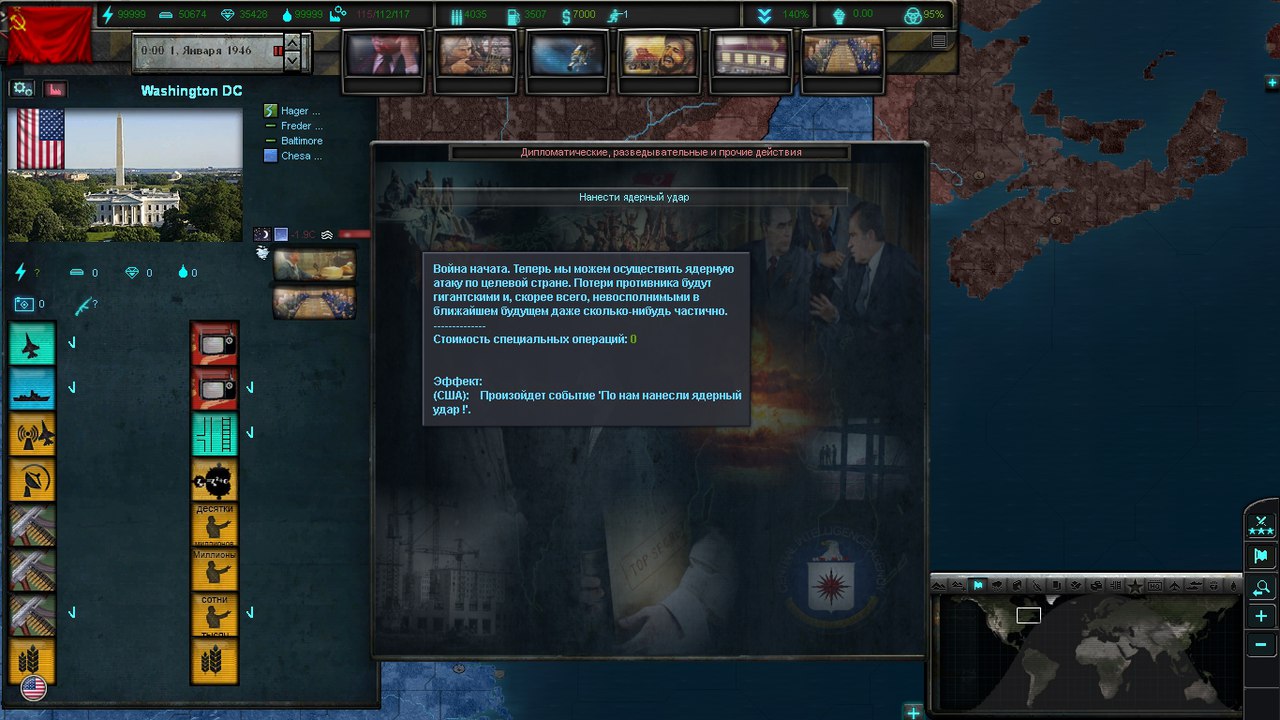Open the gear settings for Washington DC
This screenshot has width=1280, height=720.
click(23, 89)
